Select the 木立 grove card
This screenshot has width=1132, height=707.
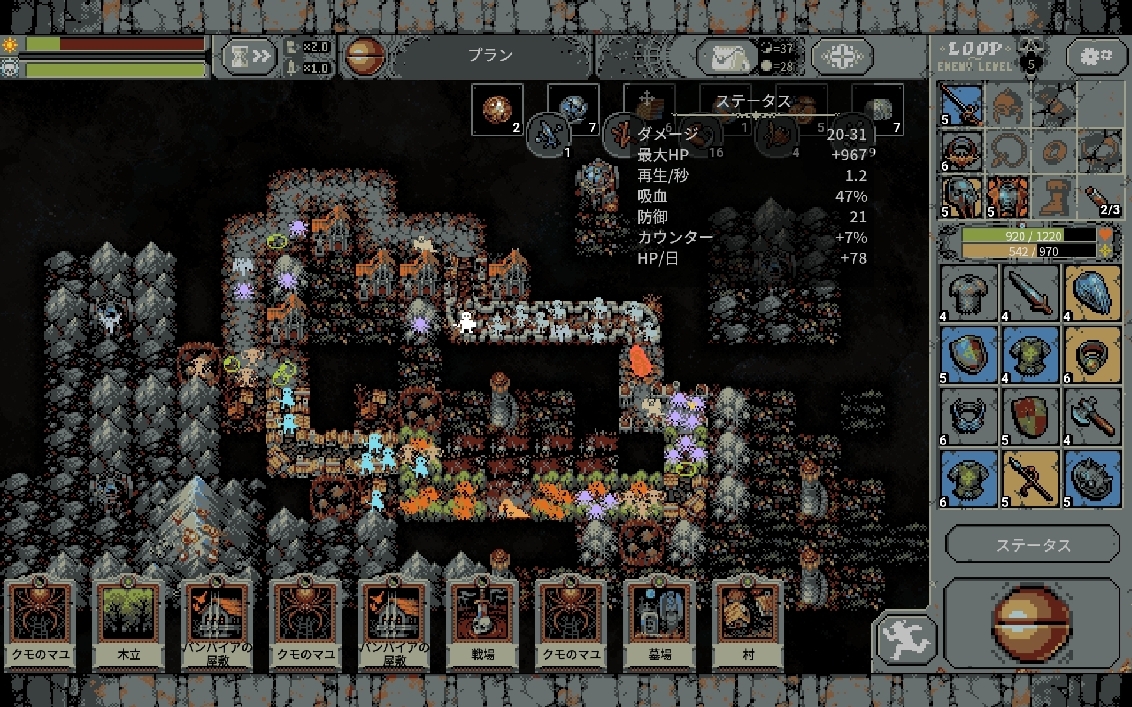(128, 624)
